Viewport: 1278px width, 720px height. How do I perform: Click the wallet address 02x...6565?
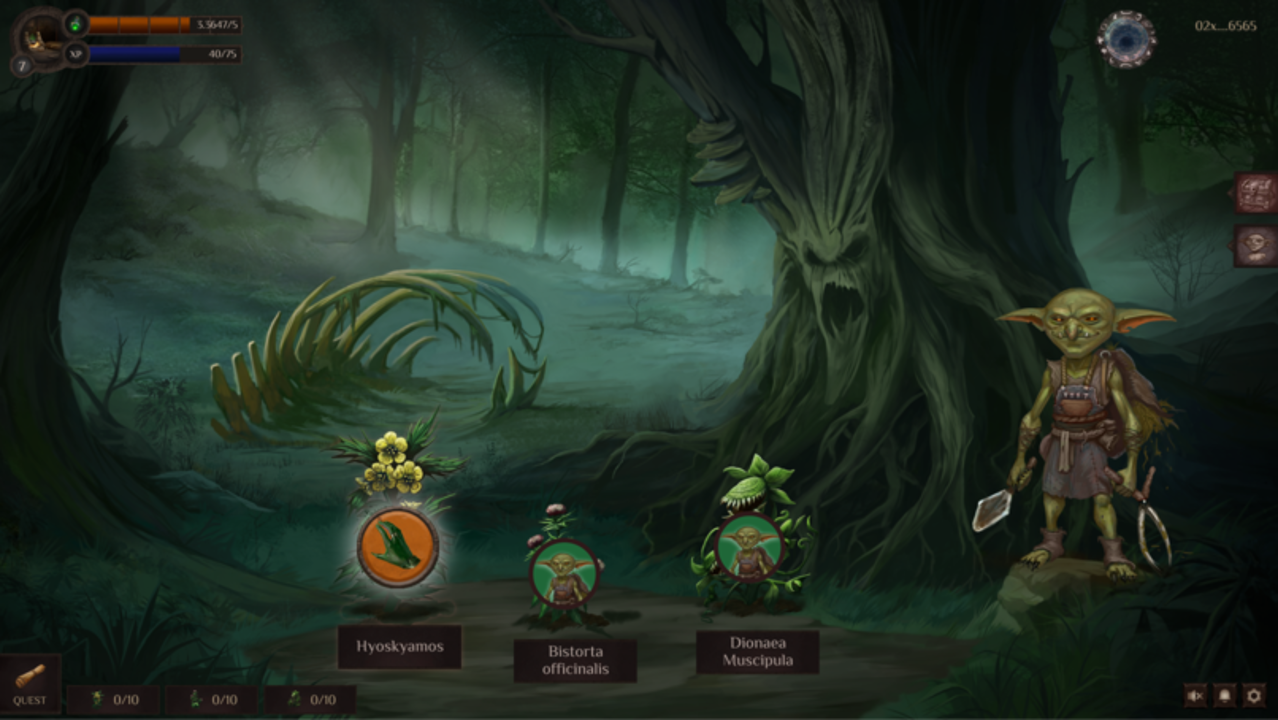(x=1225, y=26)
